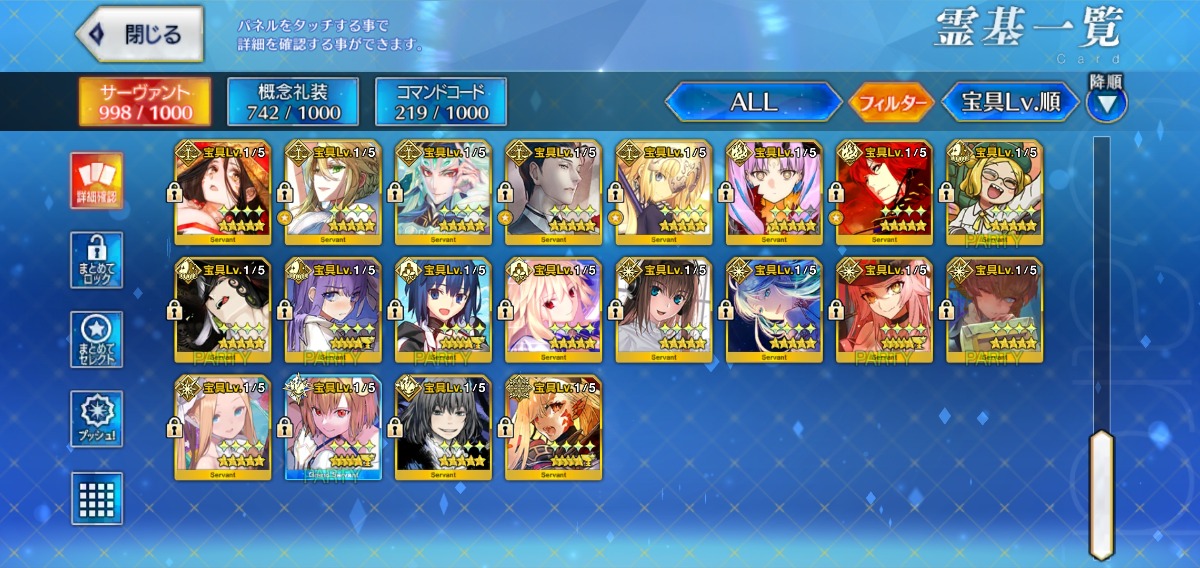Choose the blue-bordered red-eyed servant card

tap(333, 428)
